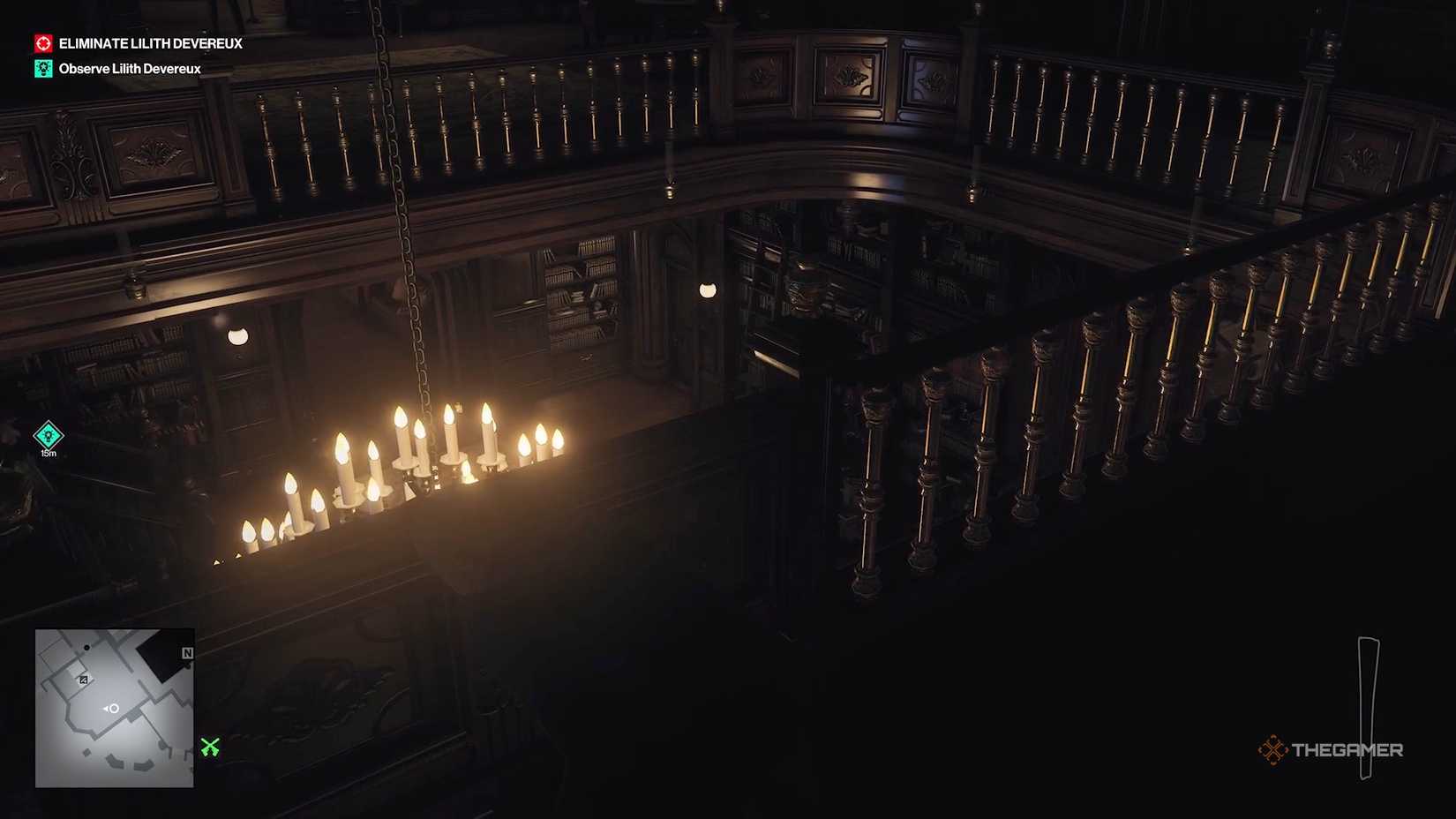
Task: Select the green crossed-weapons icon beside the minimap
Action: coord(210,748)
